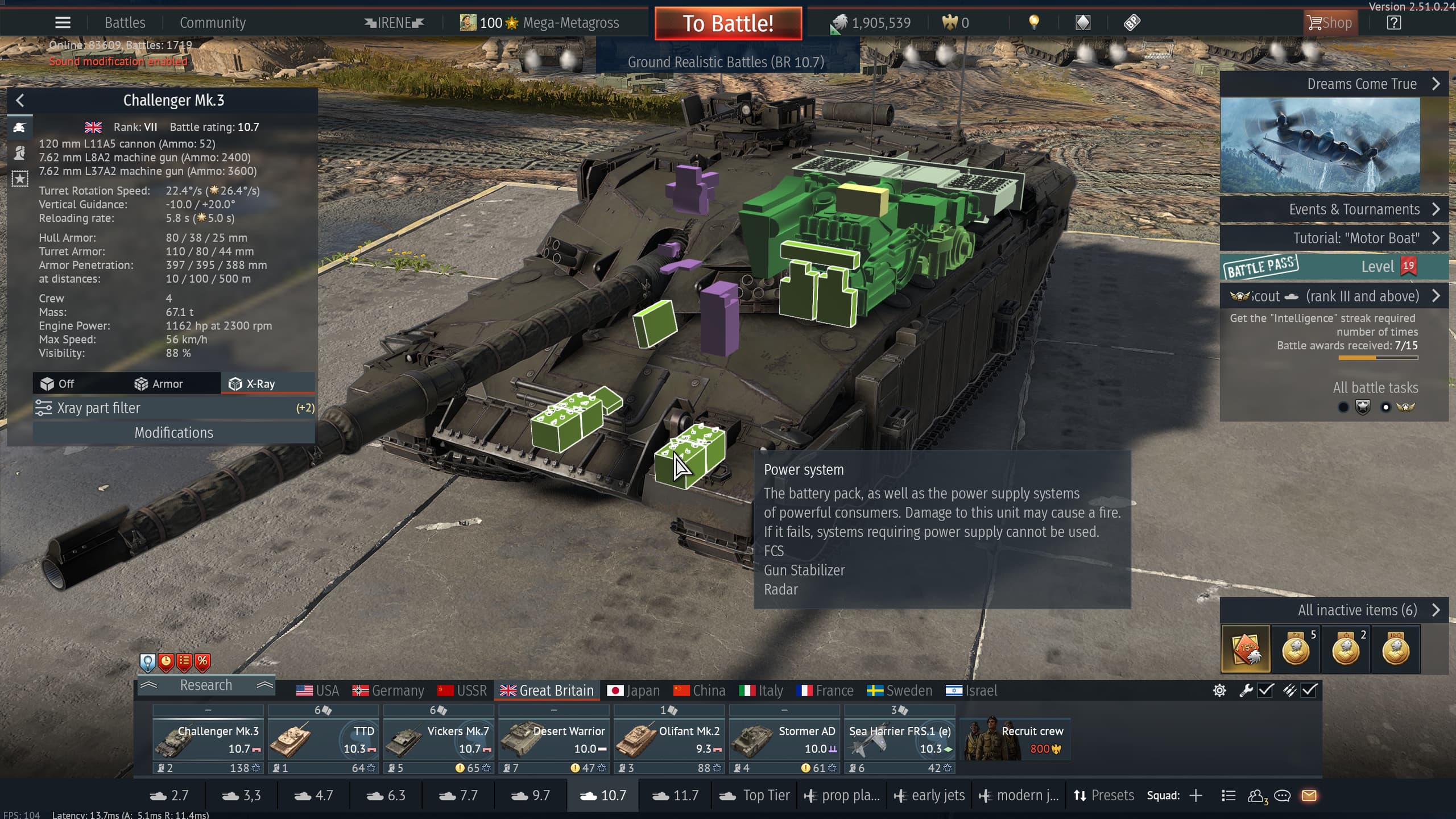Switch to the USSR nation tab

pos(462,690)
